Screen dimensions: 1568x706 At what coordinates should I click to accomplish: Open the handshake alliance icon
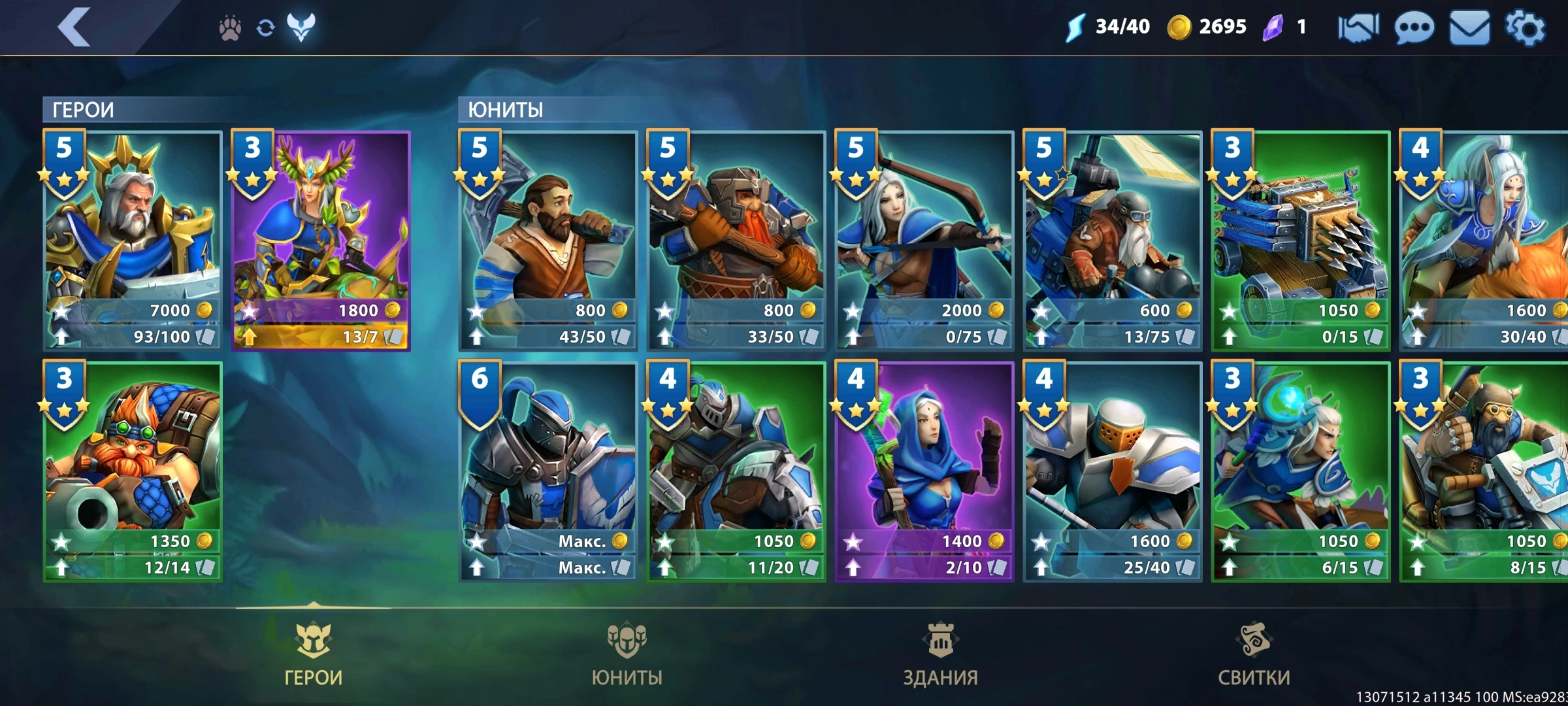coord(1358,28)
